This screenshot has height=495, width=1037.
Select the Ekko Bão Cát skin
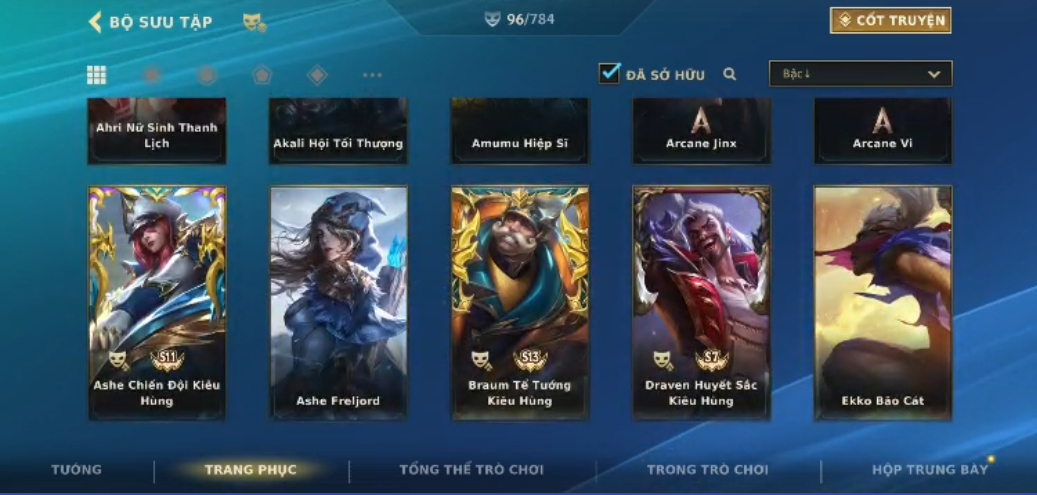point(882,302)
